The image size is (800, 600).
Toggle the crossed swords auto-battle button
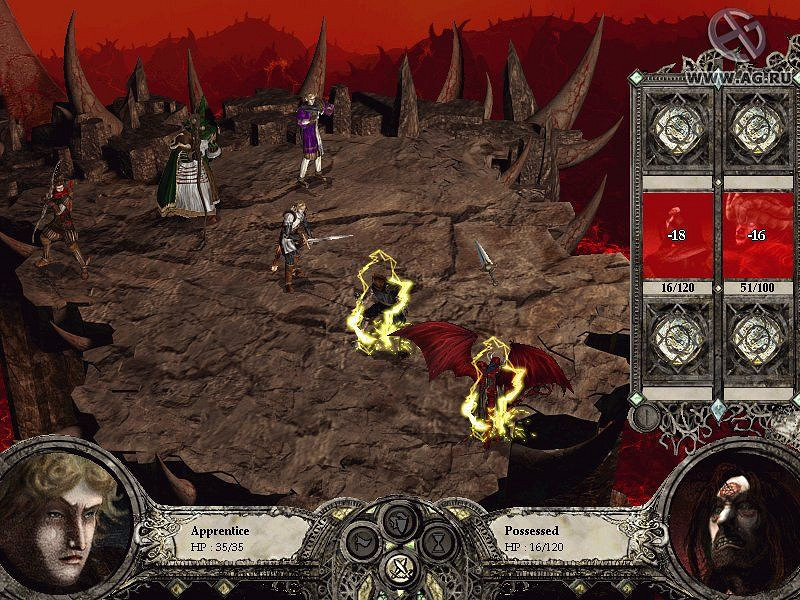pos(400,571)
